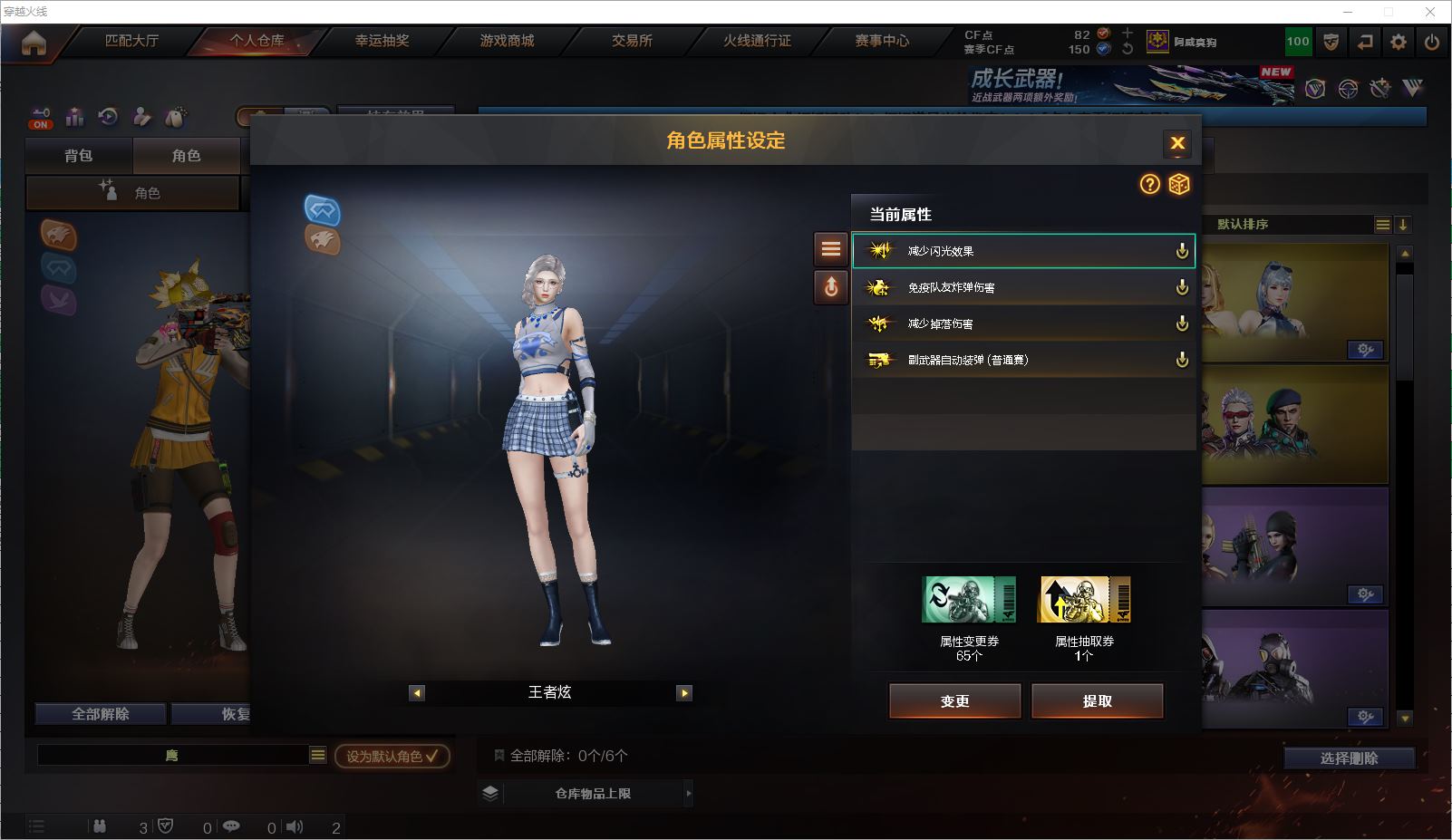Open settings via the gear icon
The image size is (1452, 840).
click(1399, 42)
